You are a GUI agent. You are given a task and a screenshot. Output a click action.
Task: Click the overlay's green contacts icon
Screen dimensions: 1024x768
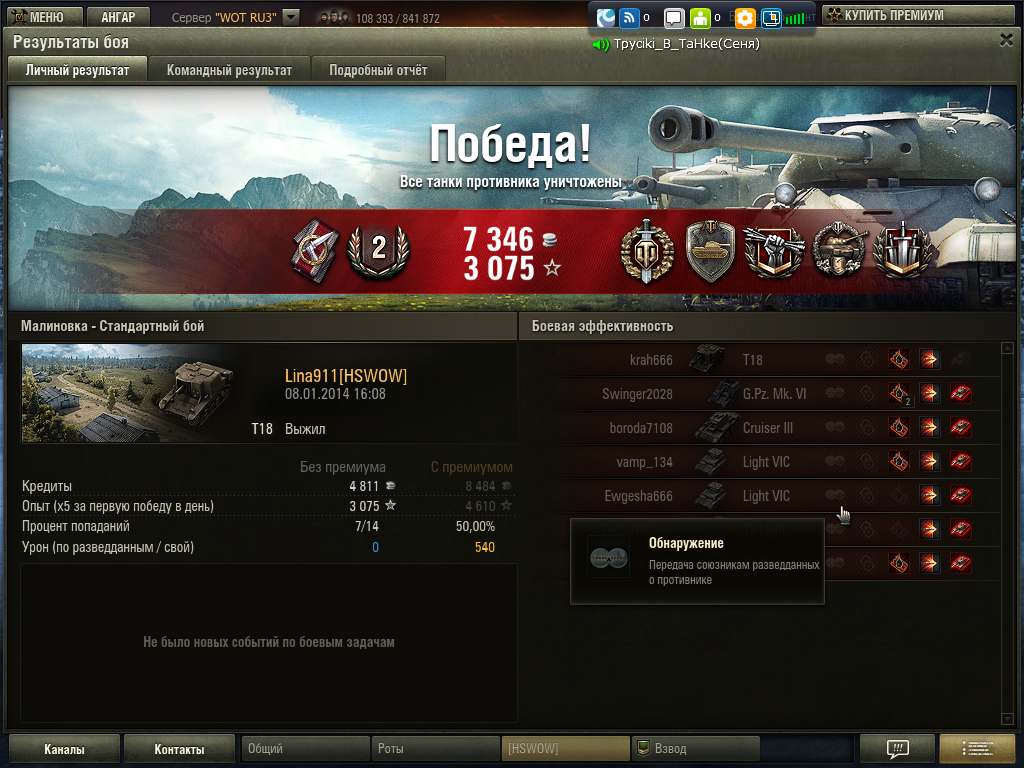tap(700, 18)
